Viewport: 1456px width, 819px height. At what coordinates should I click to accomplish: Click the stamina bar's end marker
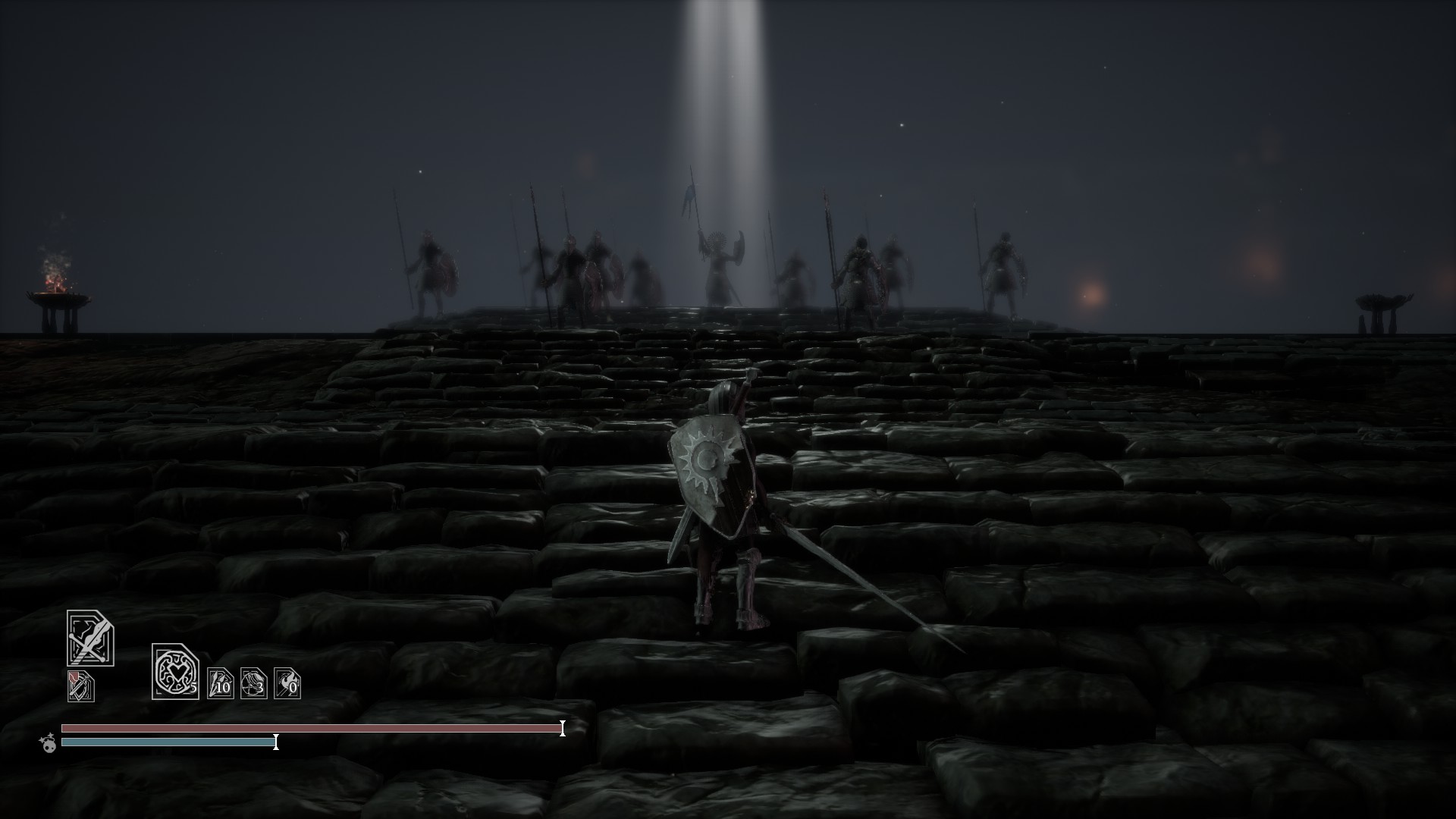point(276,743)
